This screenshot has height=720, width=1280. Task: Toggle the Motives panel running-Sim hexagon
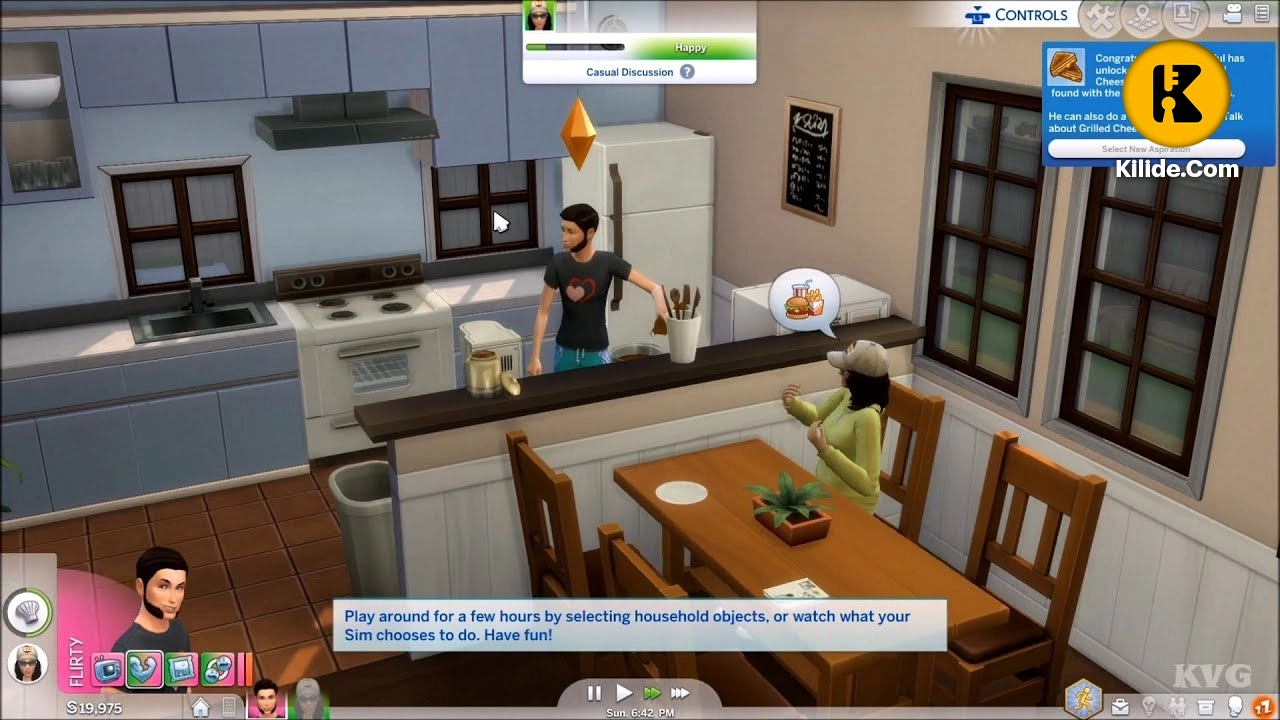[1085, 700]
